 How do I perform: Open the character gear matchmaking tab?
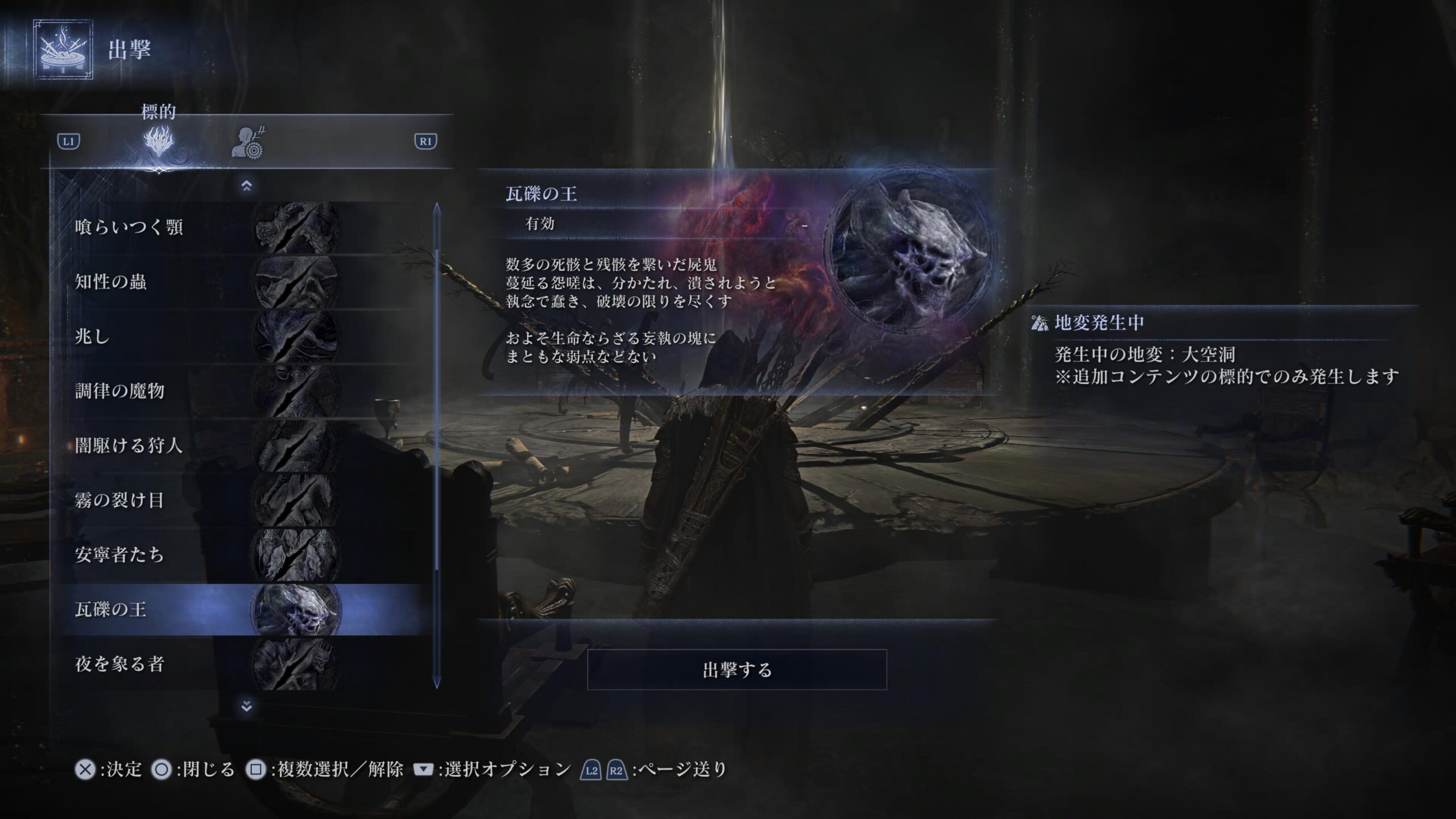(x=249, y=143)
